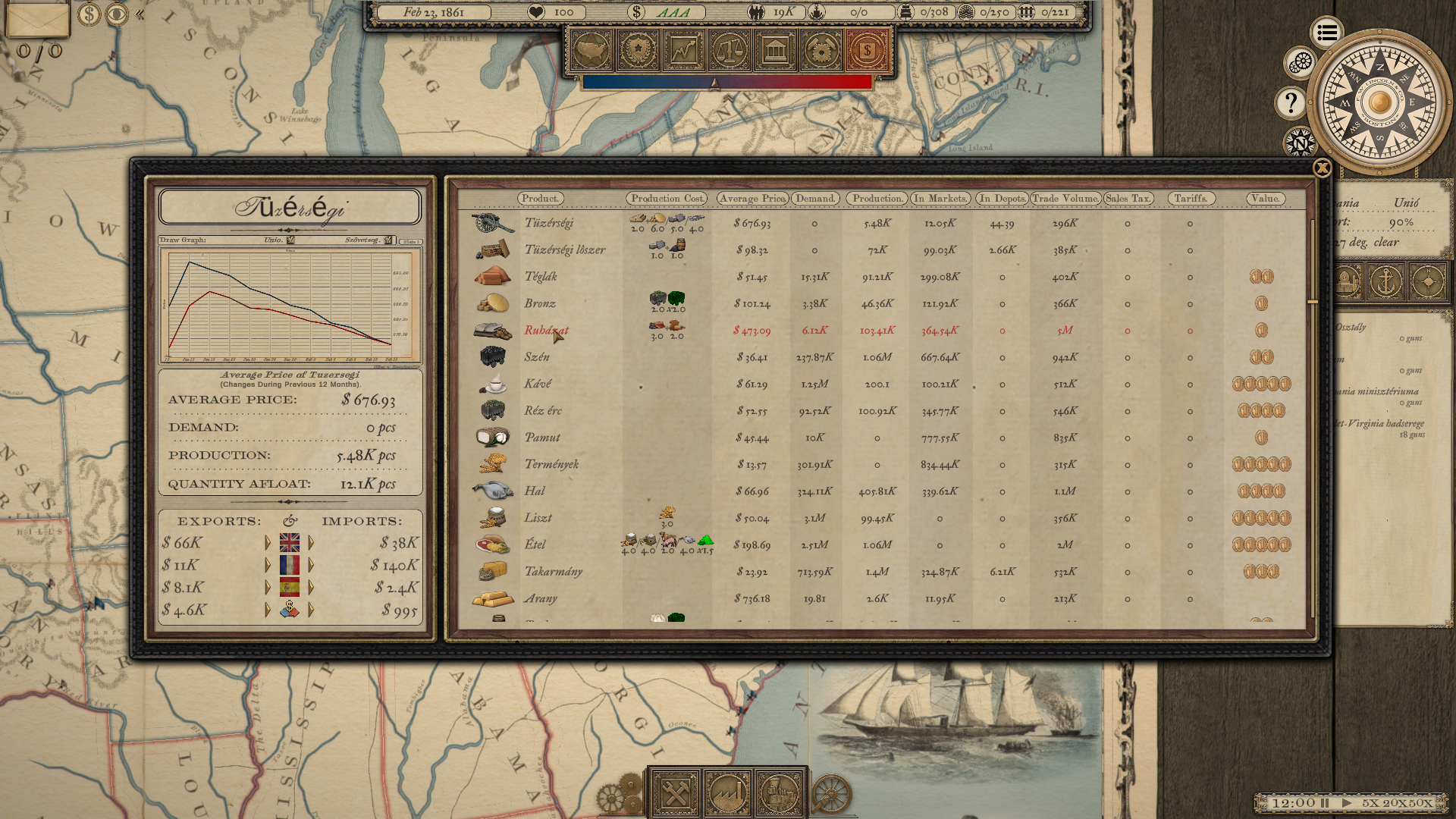
Task: Select the French flag trade partner
Action: 290,565
